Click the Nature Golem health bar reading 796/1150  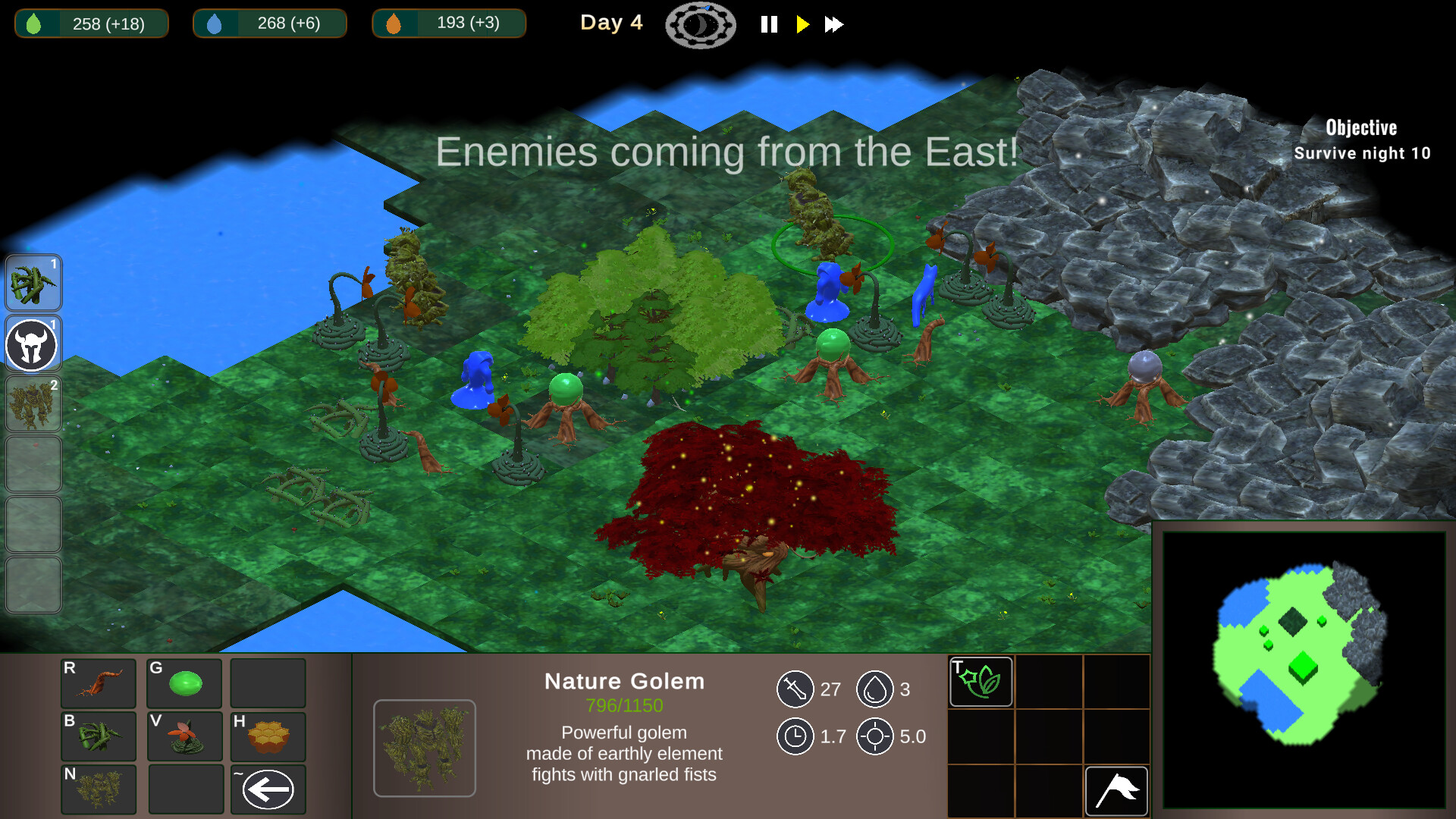[623, 704]
